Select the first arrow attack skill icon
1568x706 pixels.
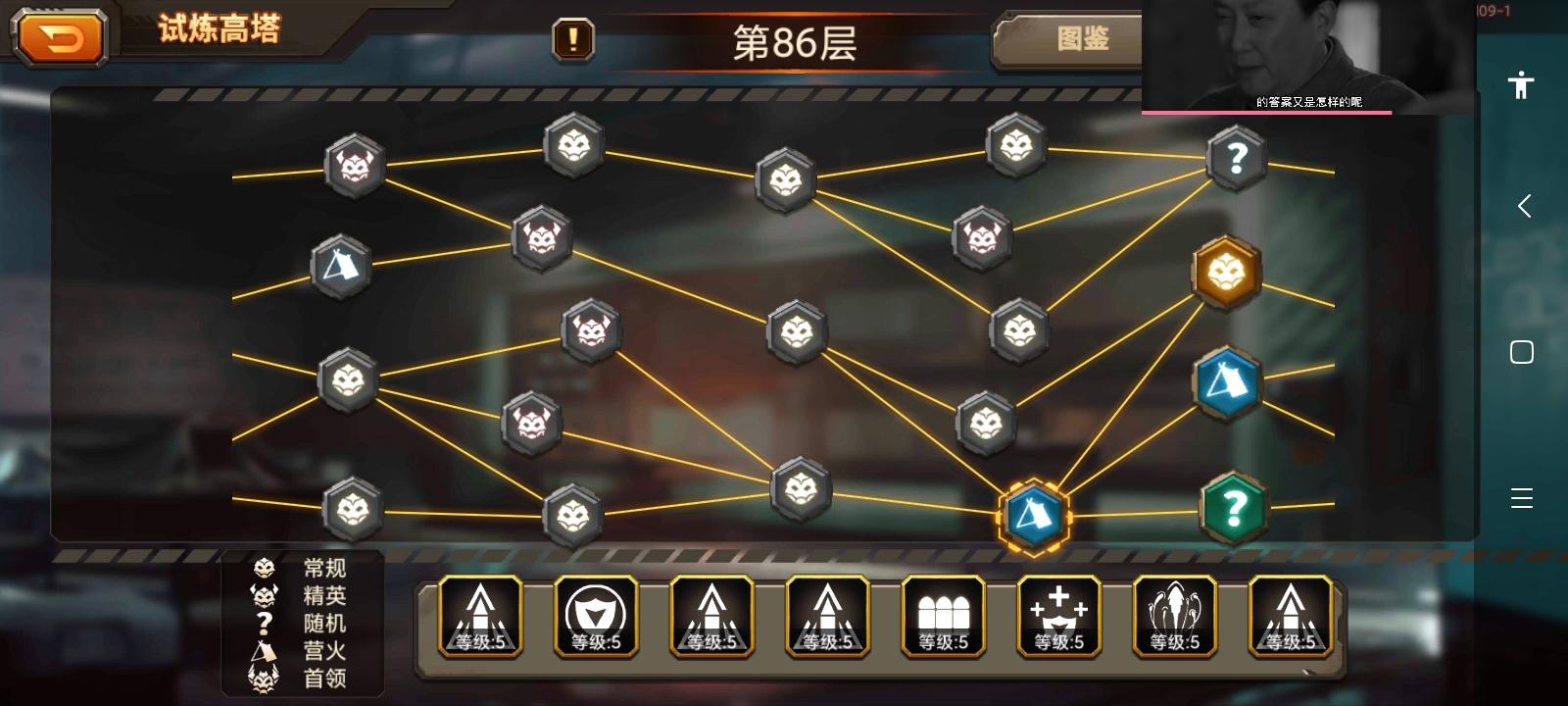pos(480,617)
